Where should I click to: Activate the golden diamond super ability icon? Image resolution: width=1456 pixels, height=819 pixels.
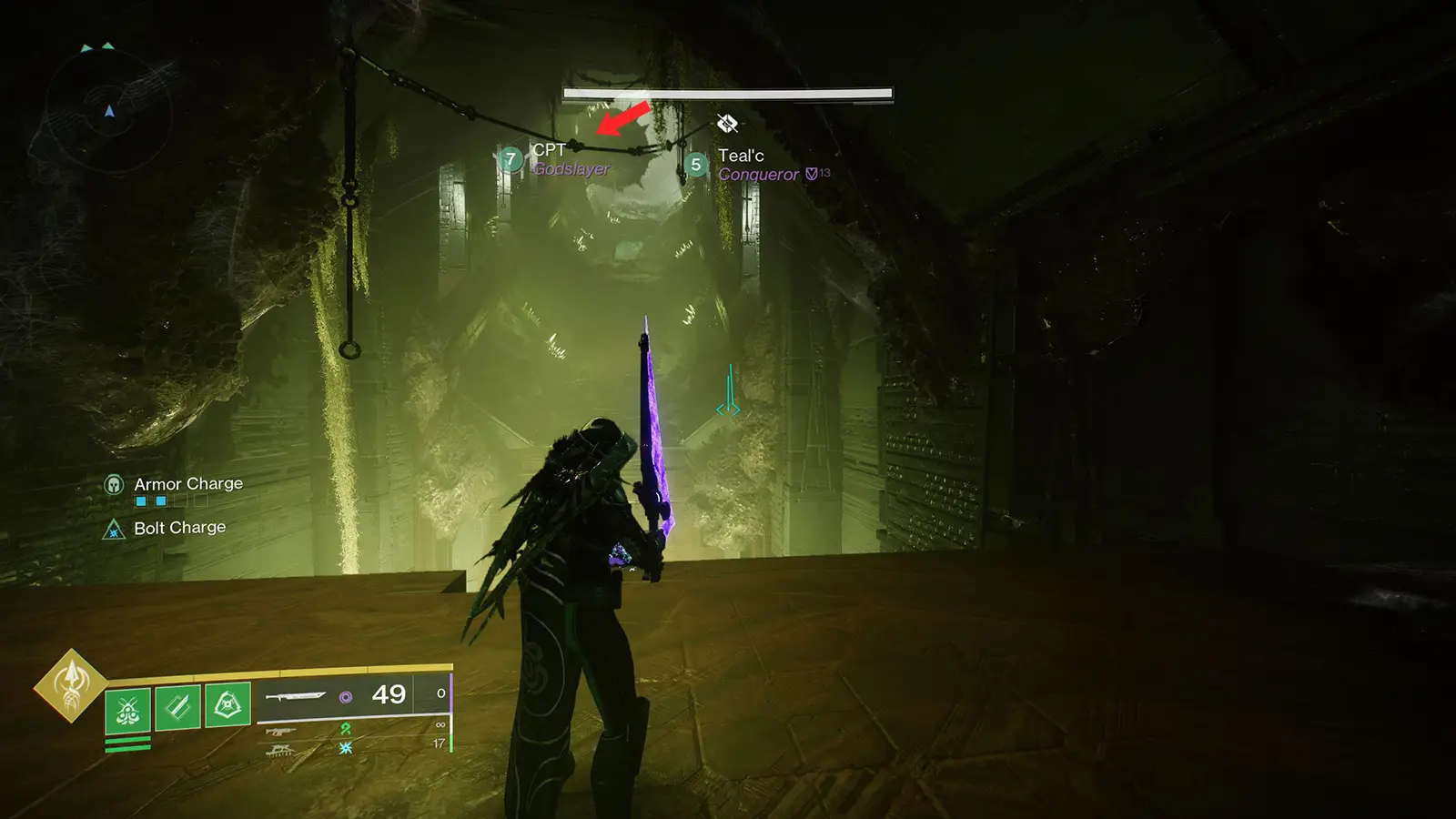click(x=71, y=685)
